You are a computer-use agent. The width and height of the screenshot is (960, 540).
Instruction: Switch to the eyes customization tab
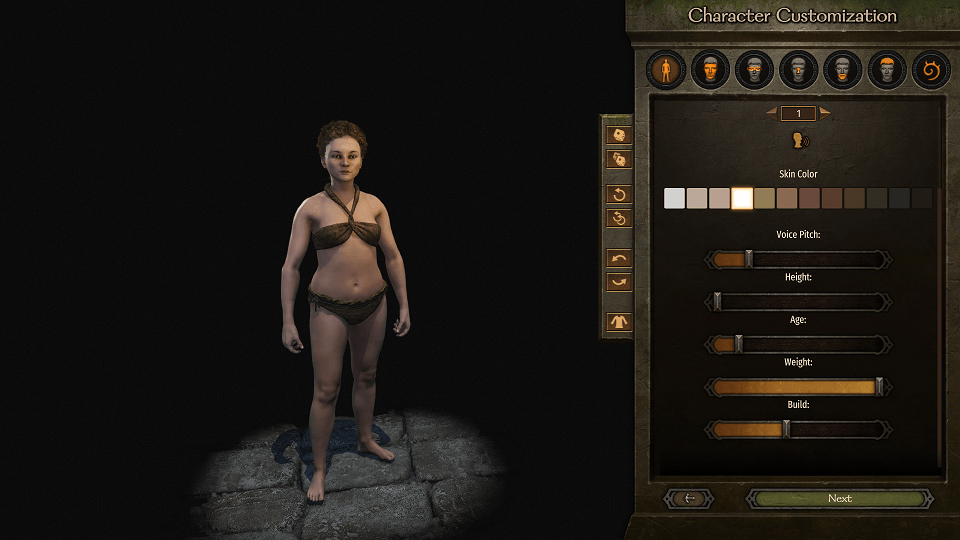coord(754,70)
